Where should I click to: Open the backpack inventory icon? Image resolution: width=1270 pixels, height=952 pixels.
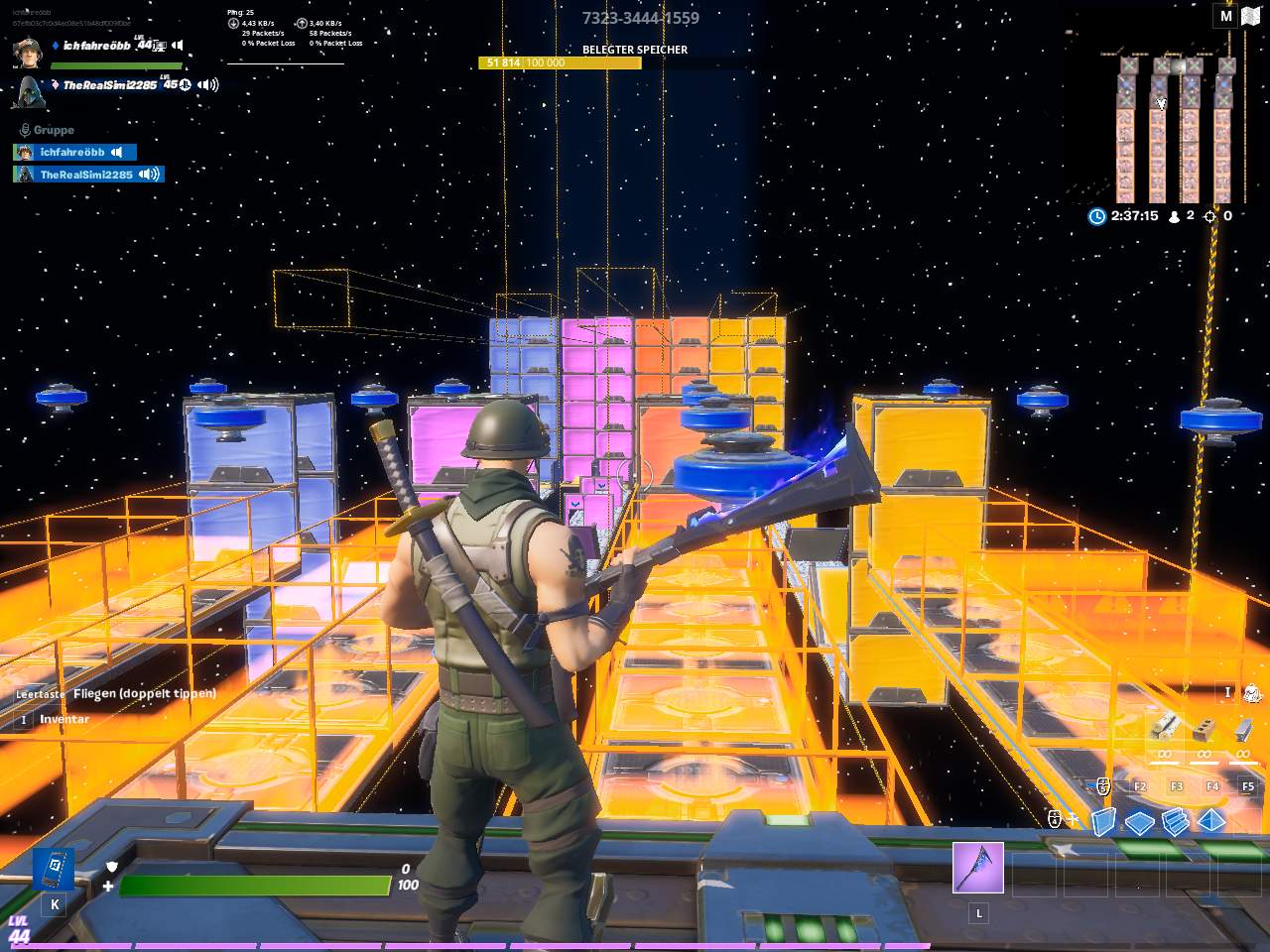point(1252,692)
